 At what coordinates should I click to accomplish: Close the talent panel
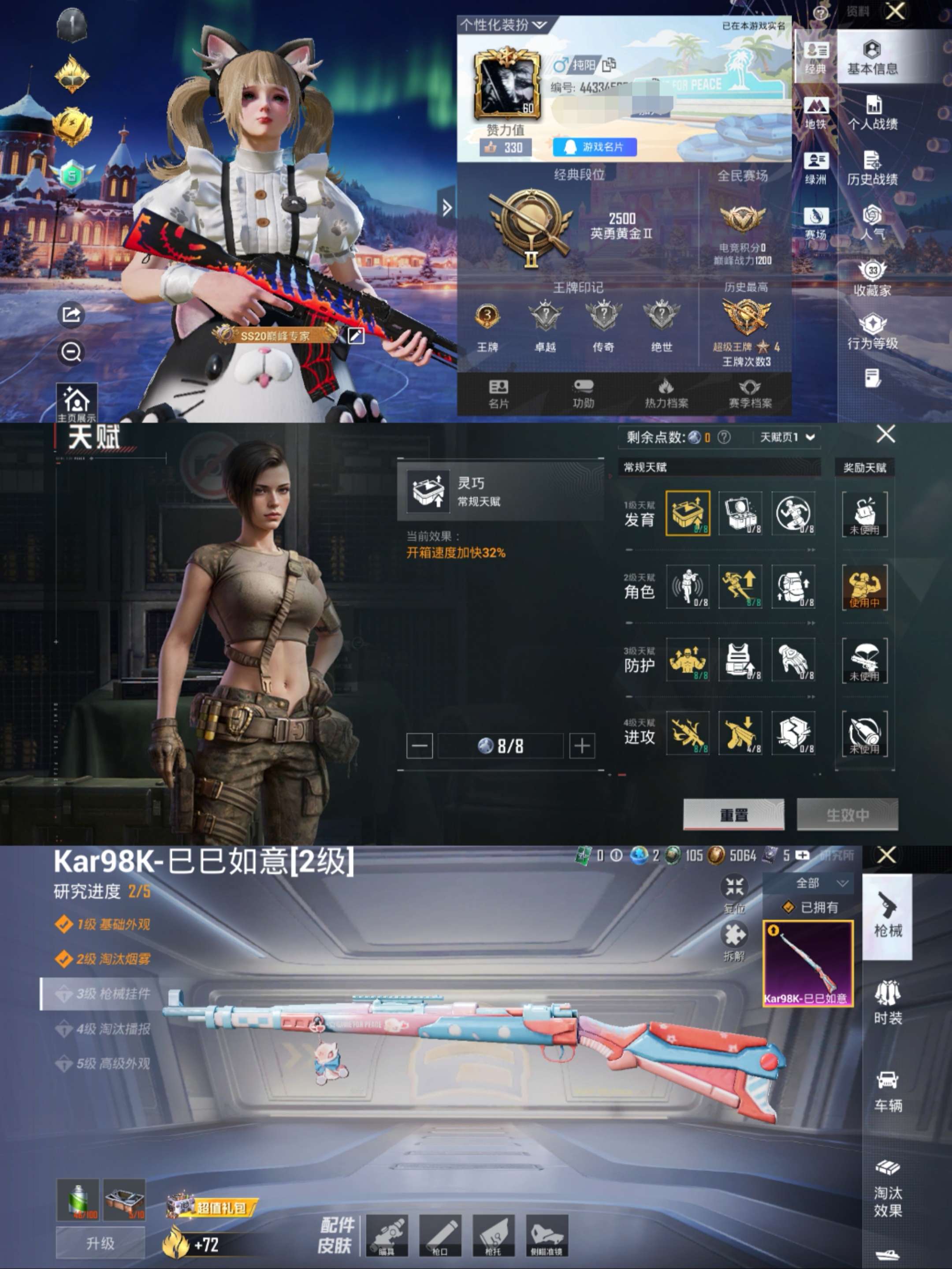point(885,434)
